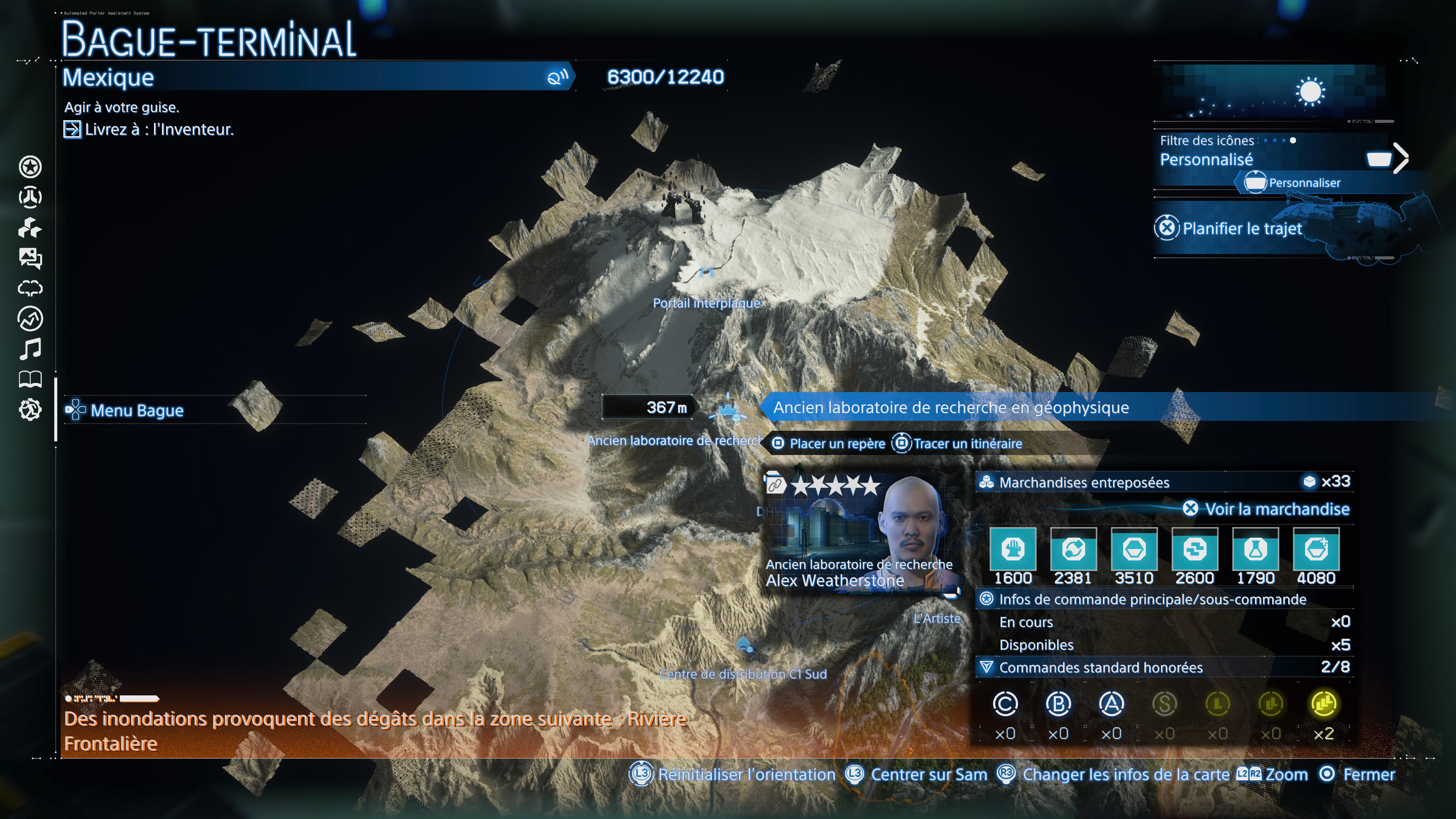
Task: Toggle the C rank delivery category badge
Action: point(1006,704)
